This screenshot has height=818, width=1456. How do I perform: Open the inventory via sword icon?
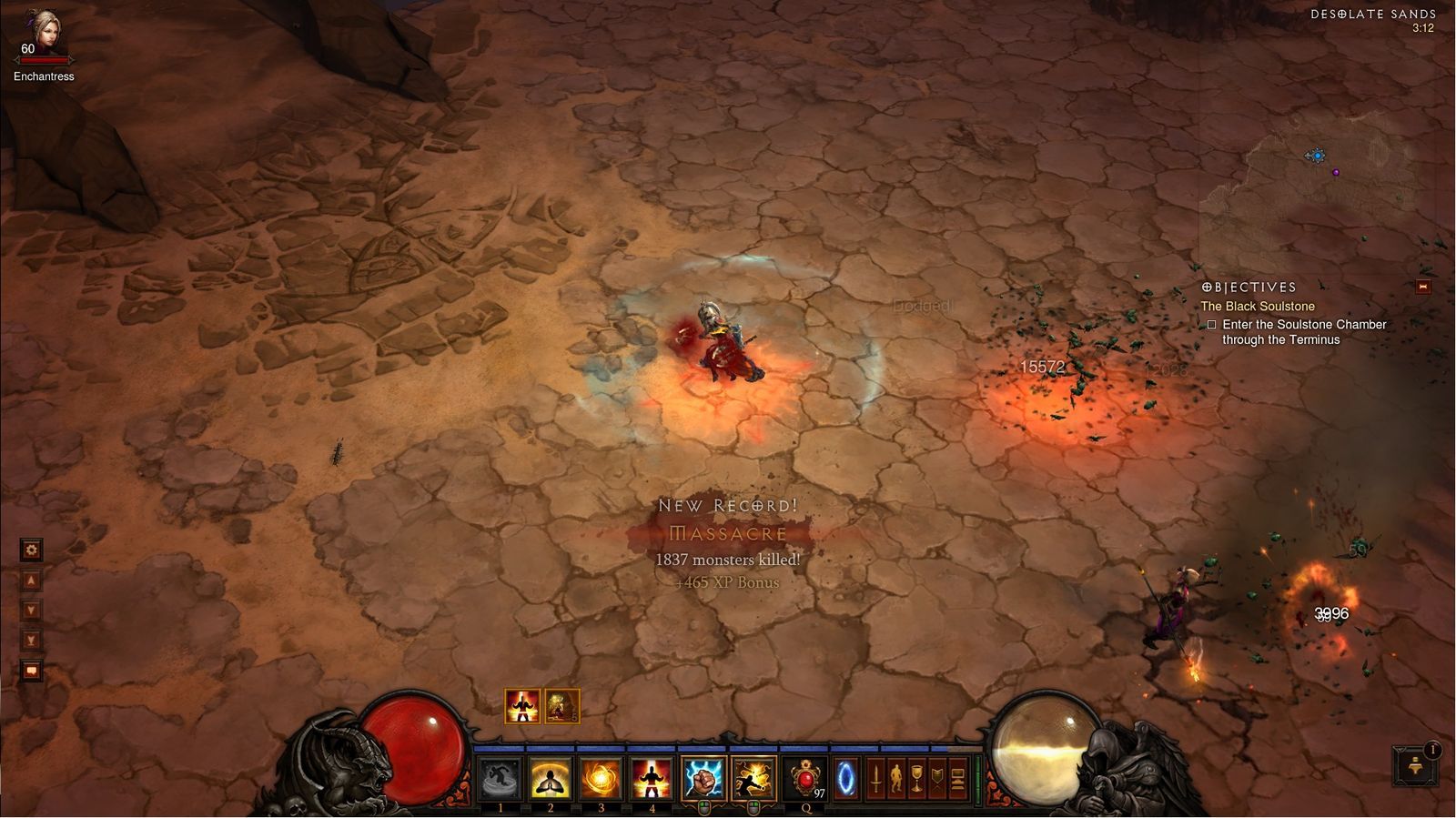point(875,779)
